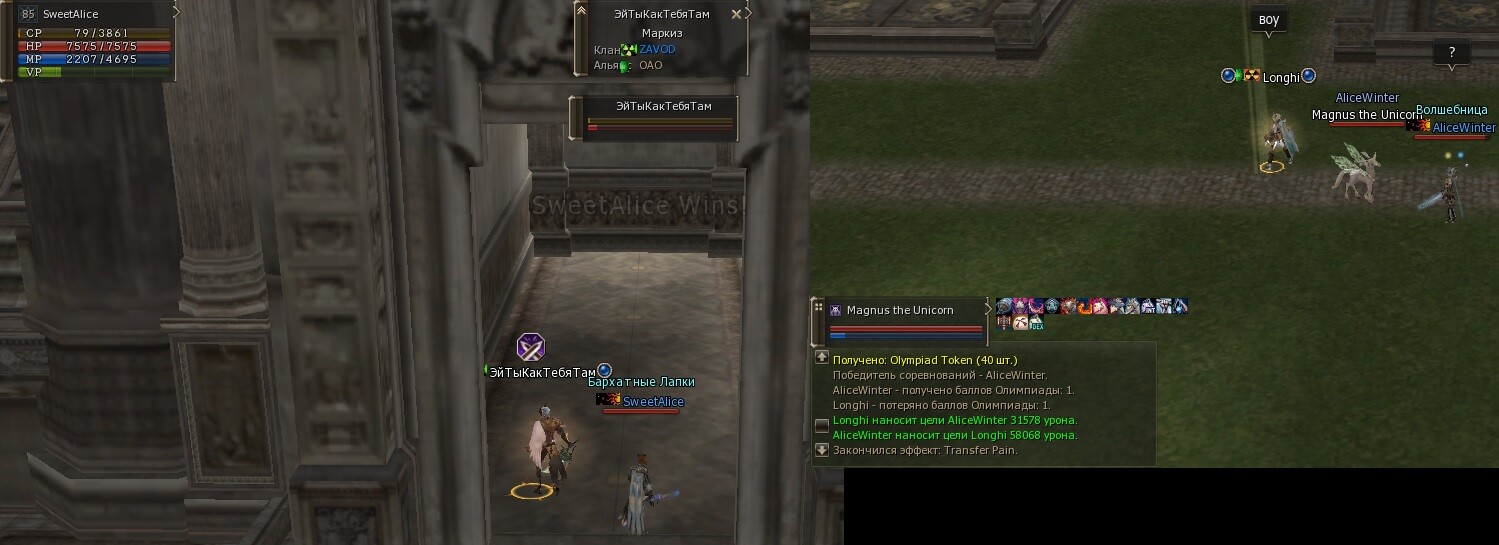Click the INT buff icon in the buff row
Image resolution: width=1499 pixels, height=545 pixels.
tap(1148, 306)
